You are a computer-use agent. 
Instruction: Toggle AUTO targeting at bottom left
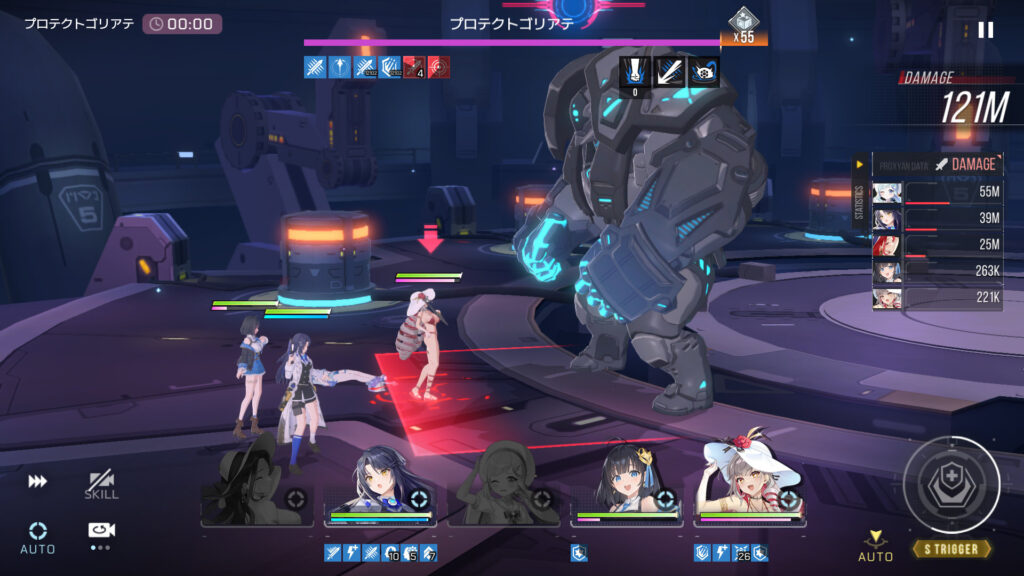[x=38, y=536]
